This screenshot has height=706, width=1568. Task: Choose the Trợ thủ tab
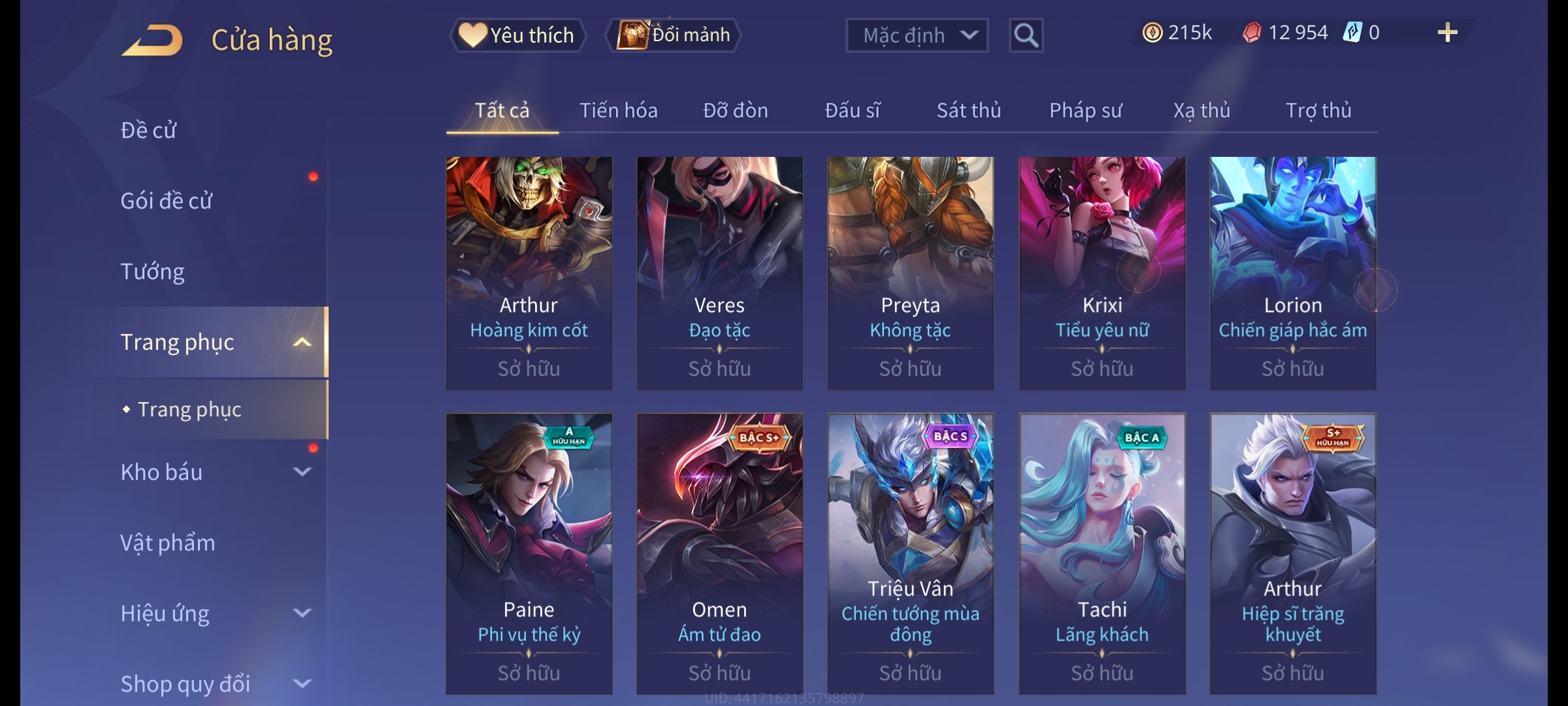[x=1318, y=110]
